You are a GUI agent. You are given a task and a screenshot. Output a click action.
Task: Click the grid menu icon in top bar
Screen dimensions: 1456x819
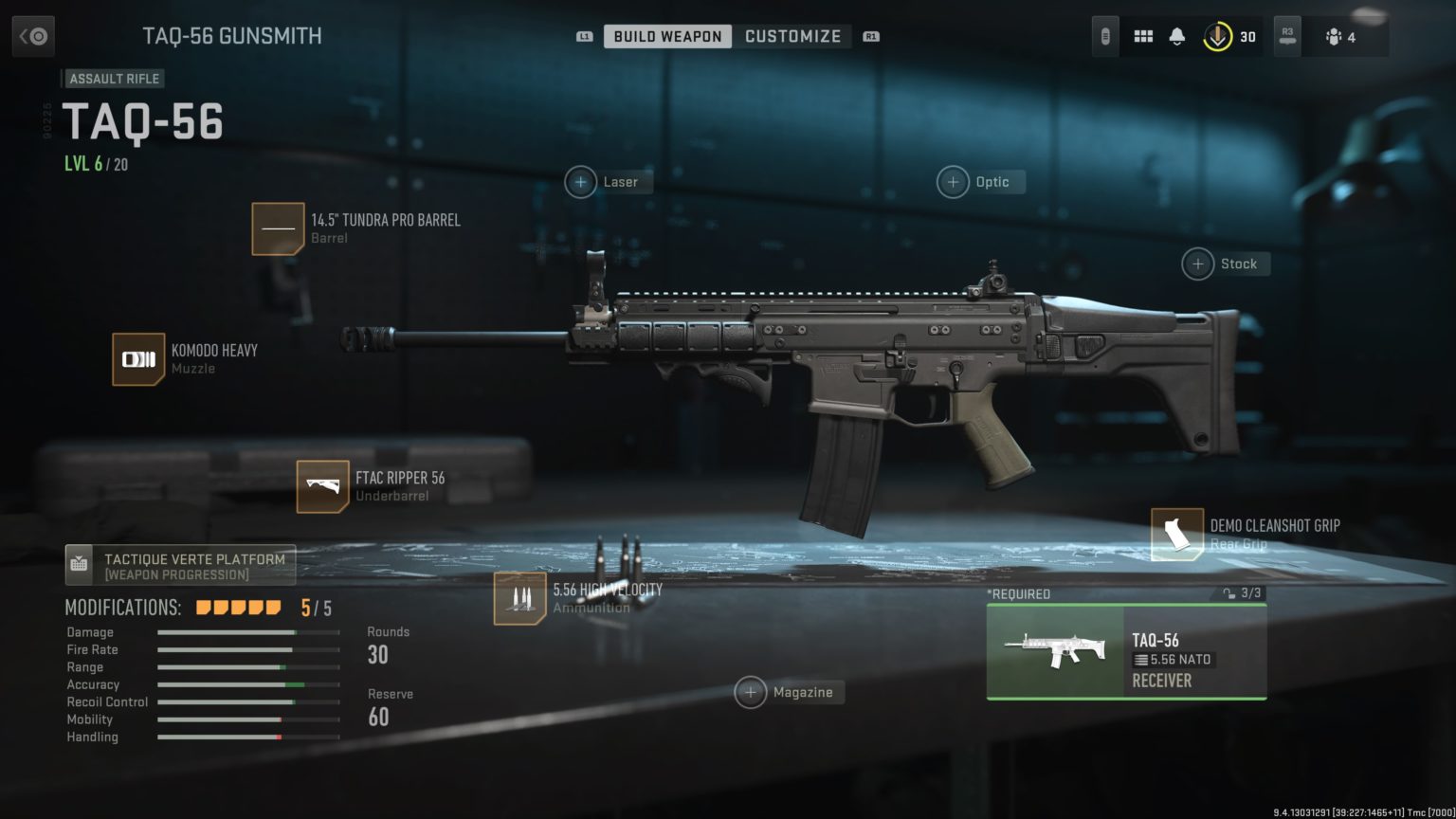click(1143, 35)
